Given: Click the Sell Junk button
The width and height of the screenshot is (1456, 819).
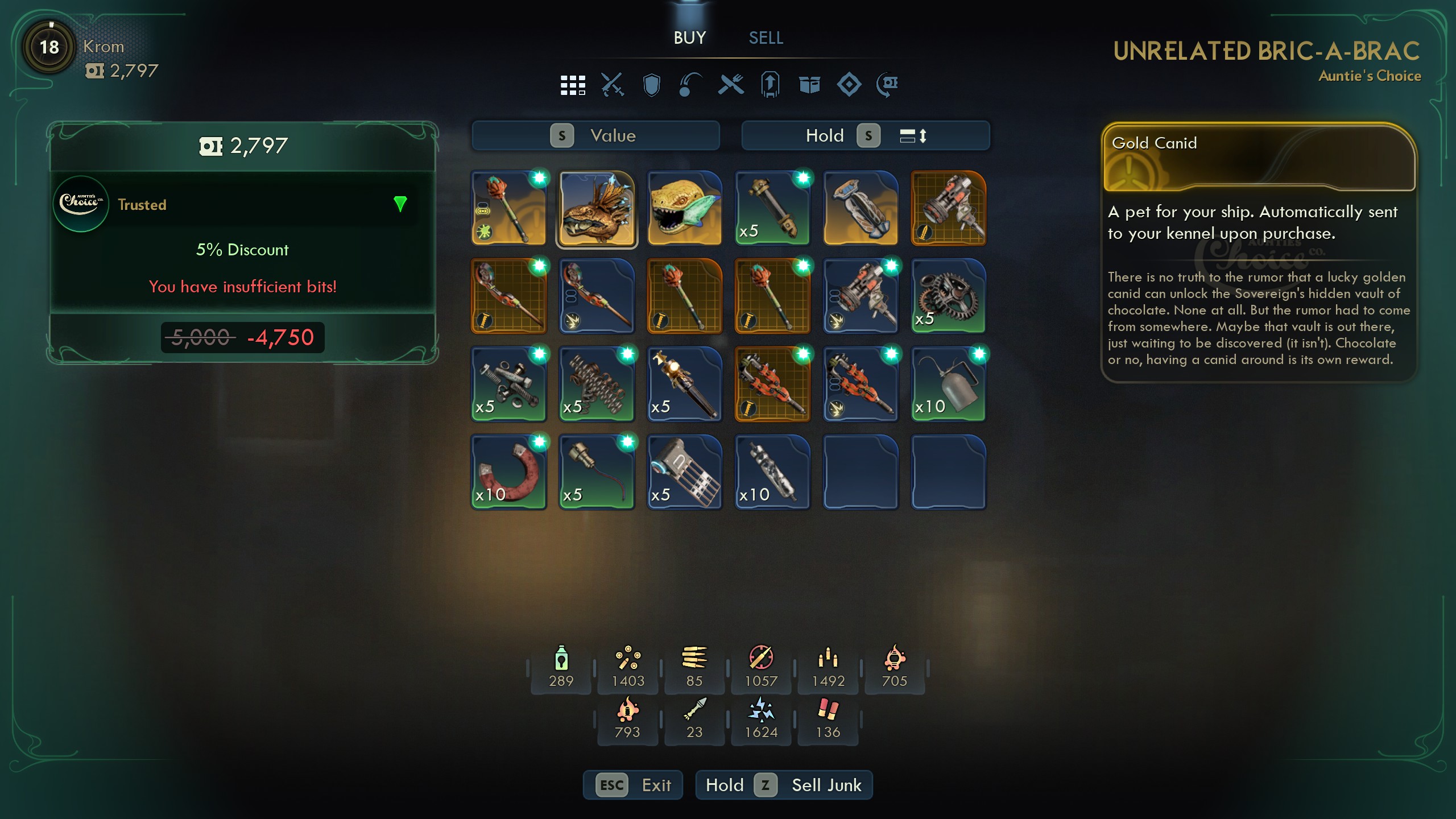Looking at the screenshot, I should (785, 785).
